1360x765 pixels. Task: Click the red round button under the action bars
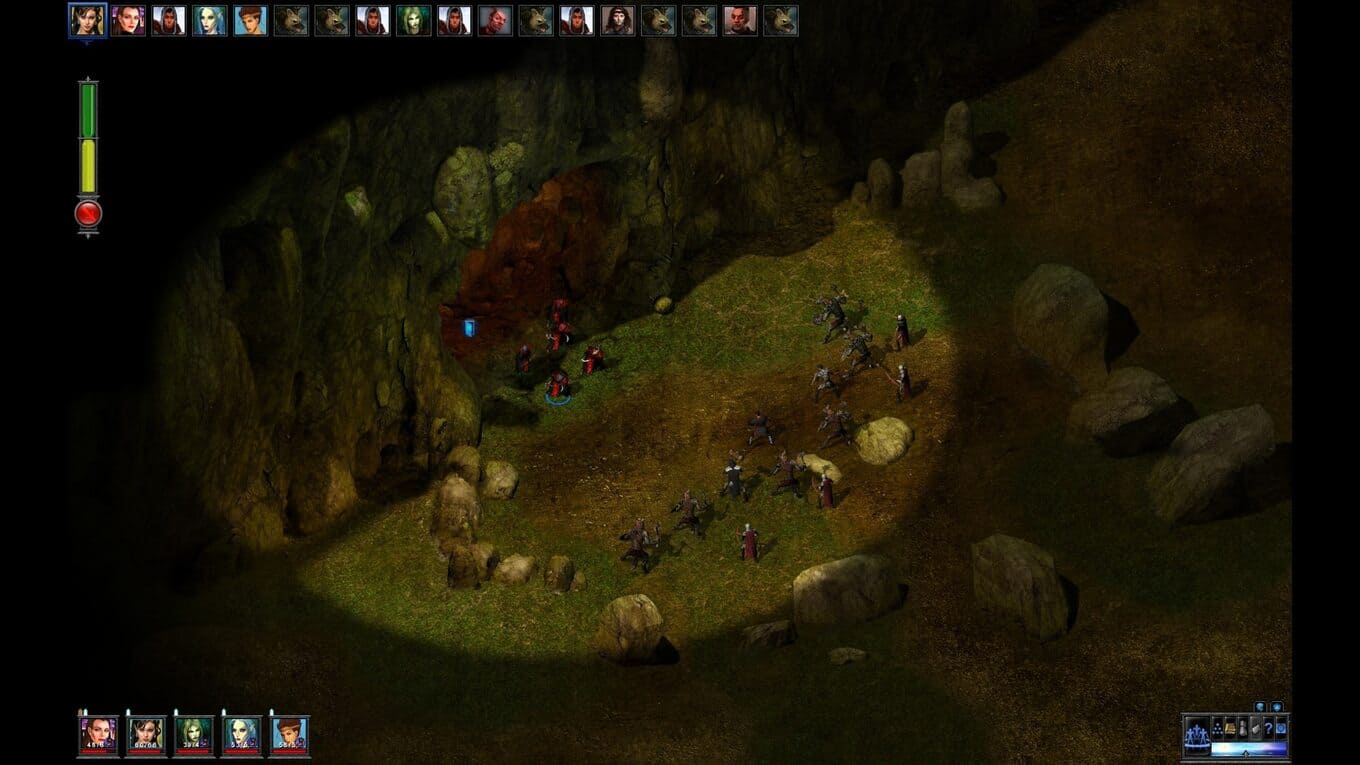click(x=88, y=213)
